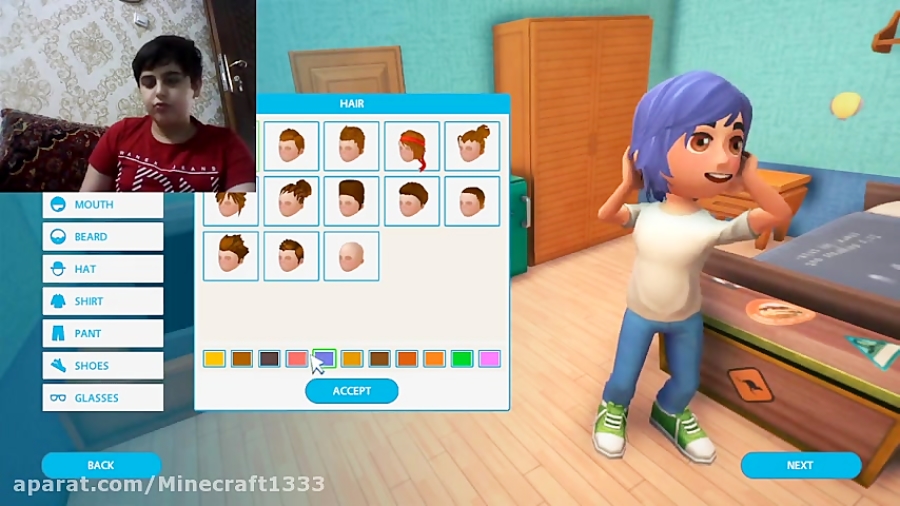Accept the chosen hair style
900x506 pixels.
351,391
